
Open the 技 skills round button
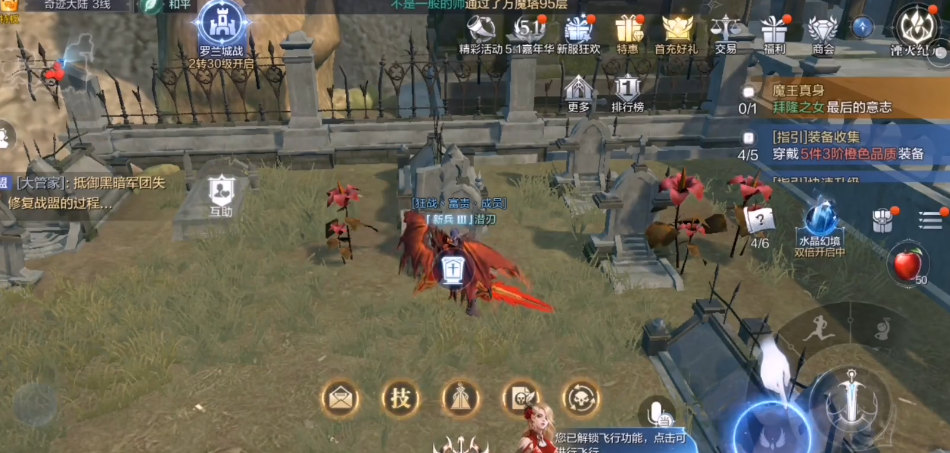tap(400, 398)
